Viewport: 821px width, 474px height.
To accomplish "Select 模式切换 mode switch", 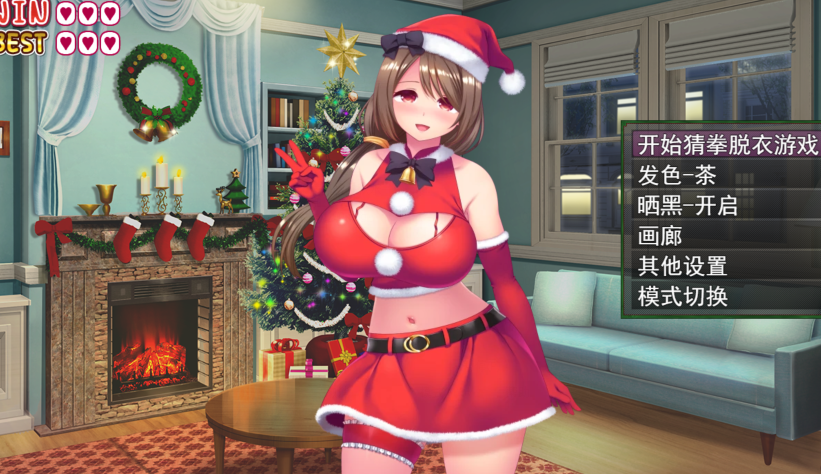I will 682,297.
